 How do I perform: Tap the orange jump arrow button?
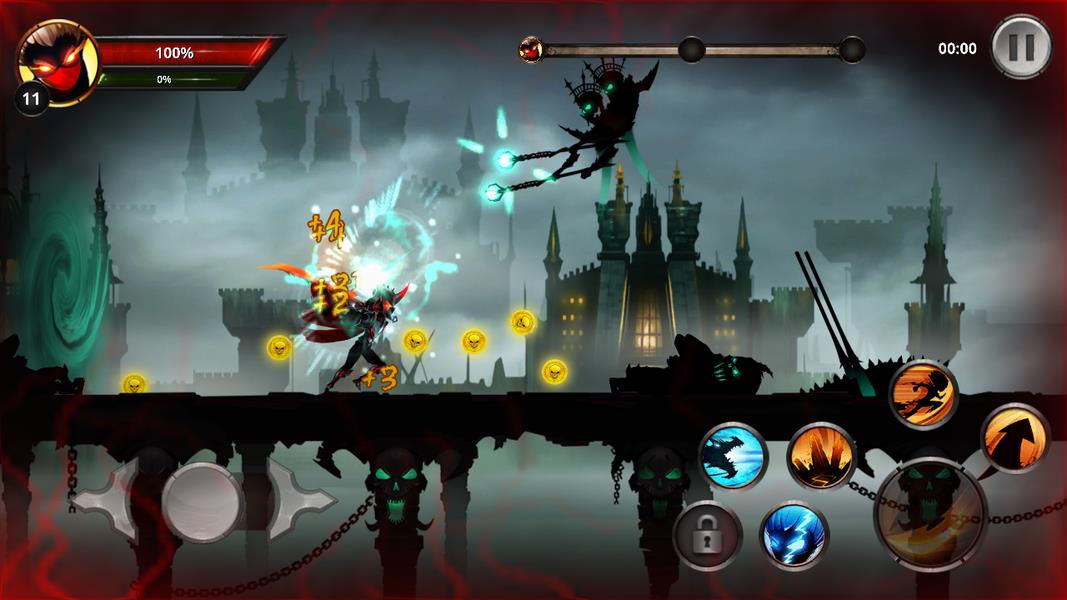tap(1014, 438)
